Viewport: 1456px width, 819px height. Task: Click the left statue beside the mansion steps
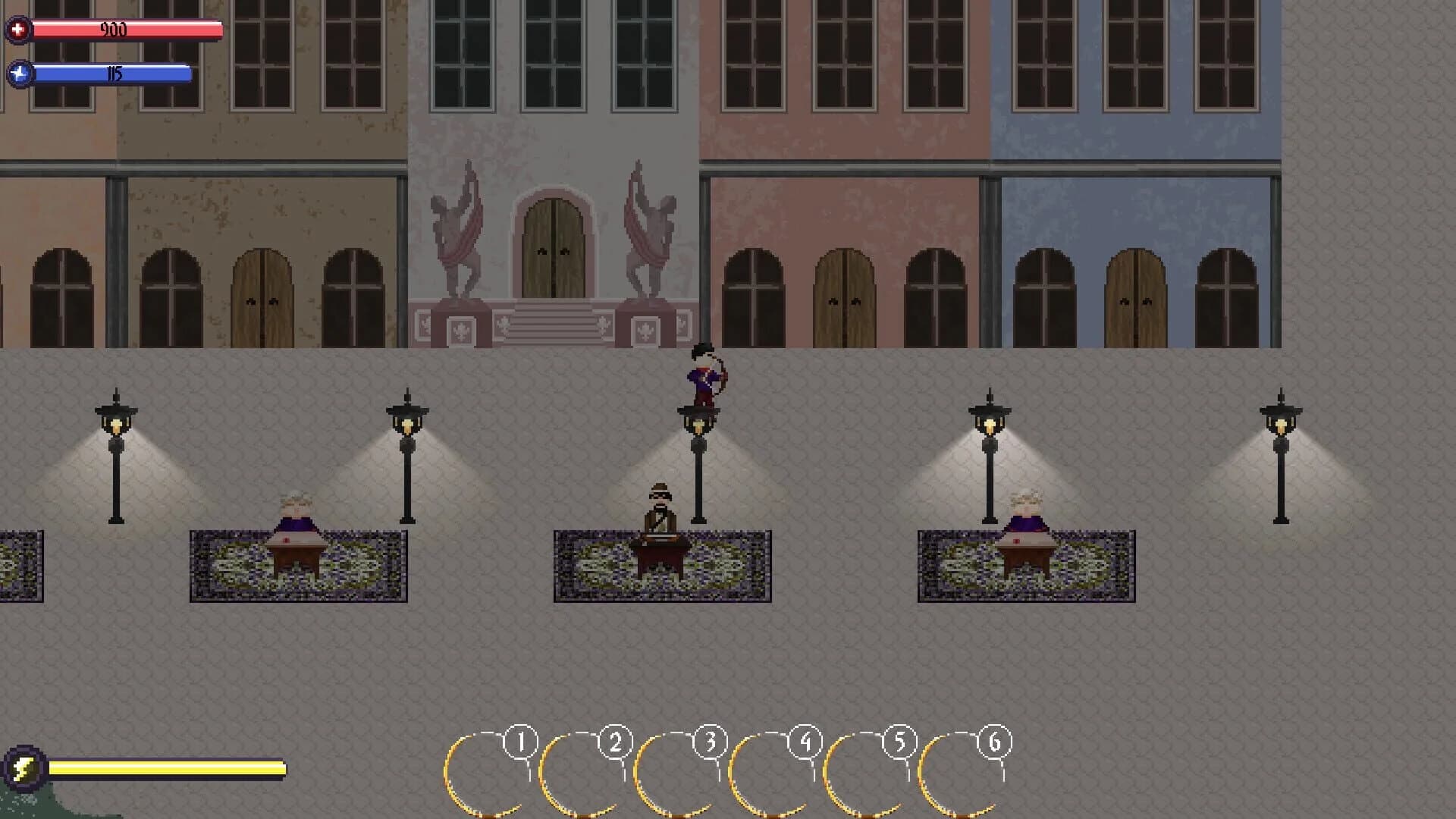(456, 235)
